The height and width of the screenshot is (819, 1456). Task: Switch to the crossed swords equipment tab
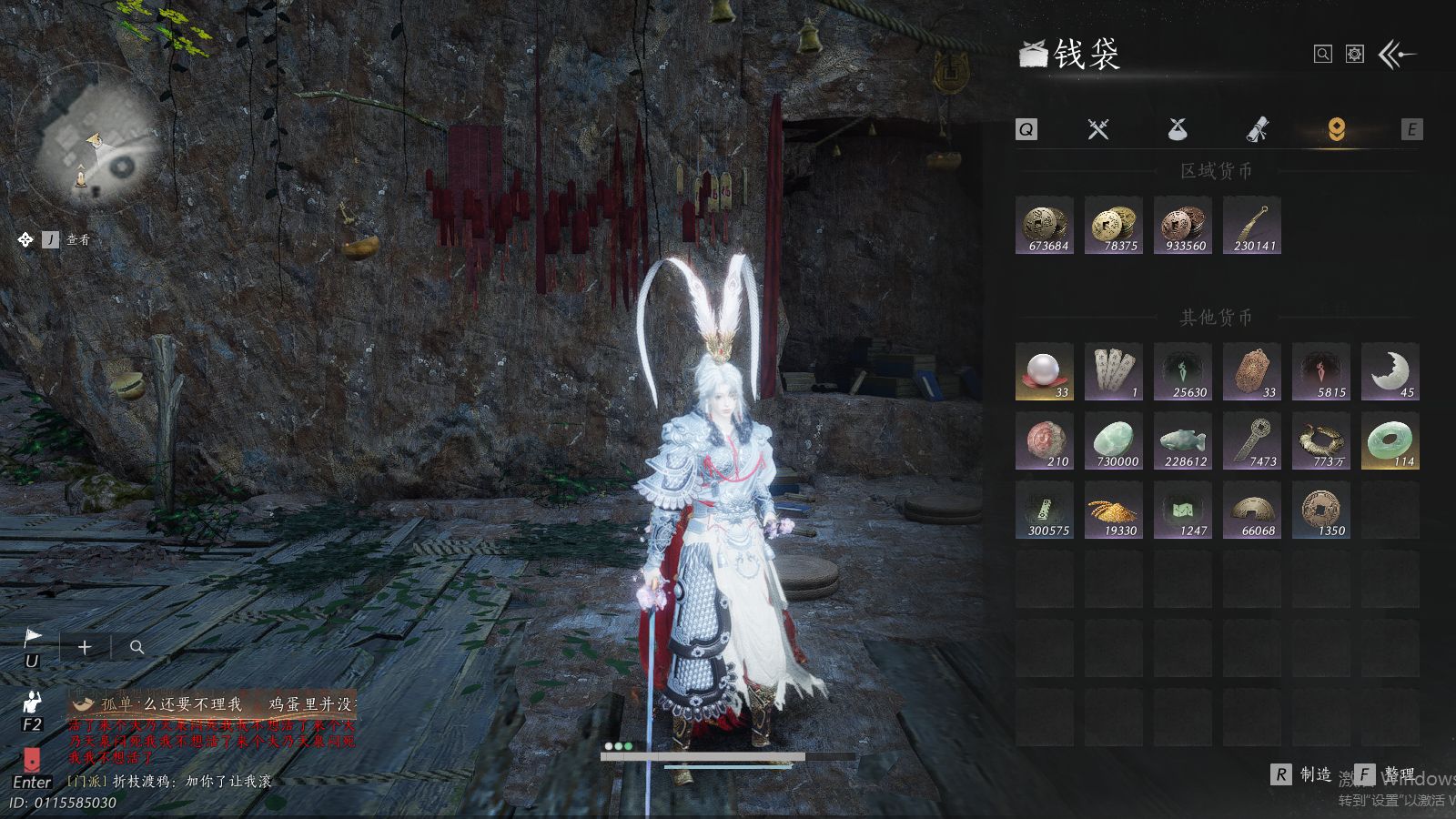pyautogui.click(x=1098, y=129)
